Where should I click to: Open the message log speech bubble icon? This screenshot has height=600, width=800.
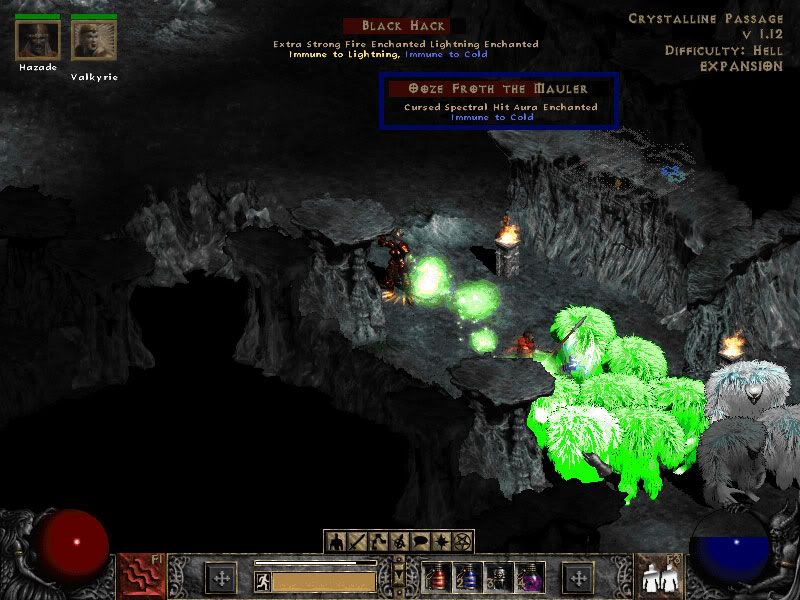point(420,542)
